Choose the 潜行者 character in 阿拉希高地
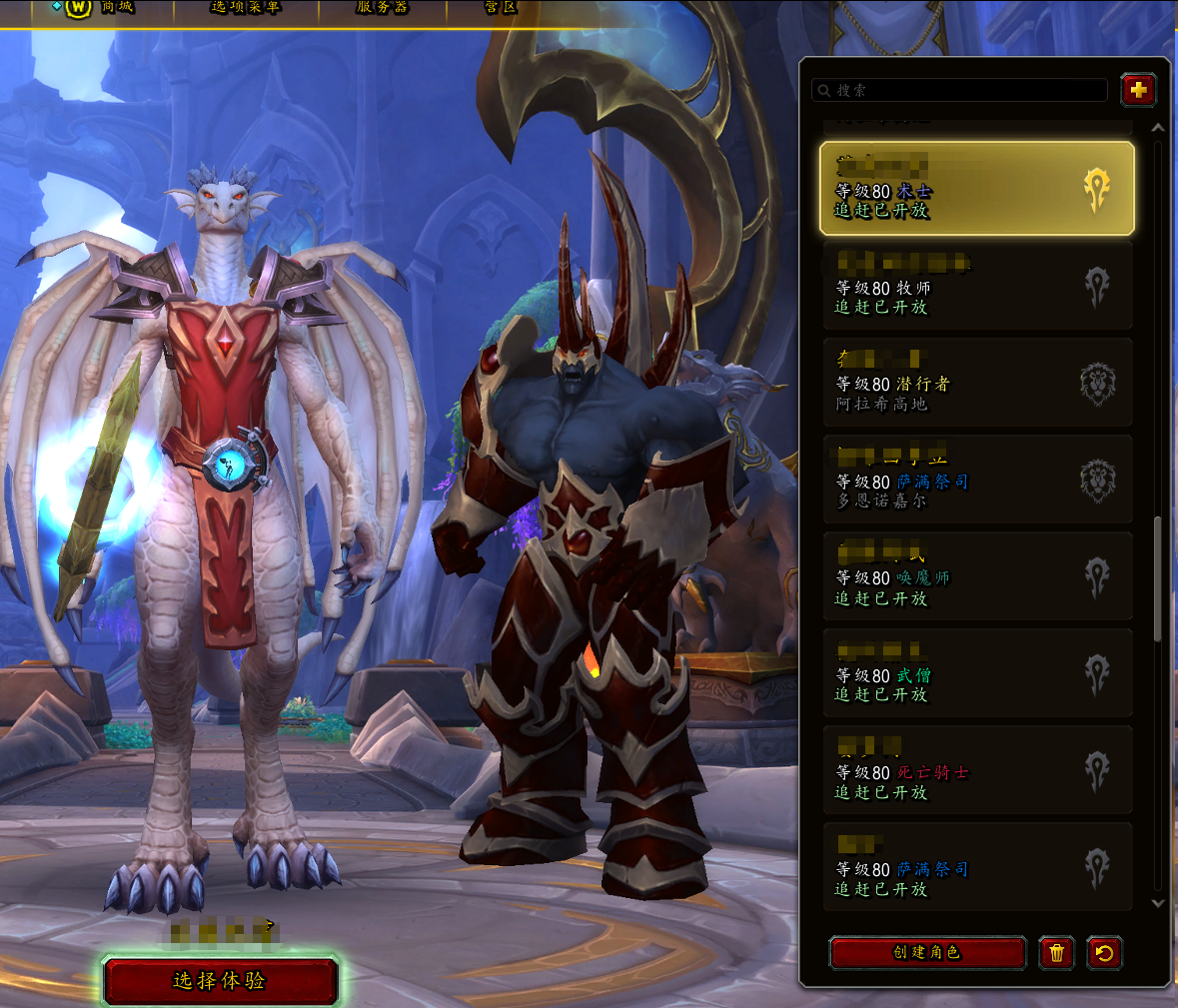The width and height of the screenshot is (1178, 1008). (x=976, y=384)
